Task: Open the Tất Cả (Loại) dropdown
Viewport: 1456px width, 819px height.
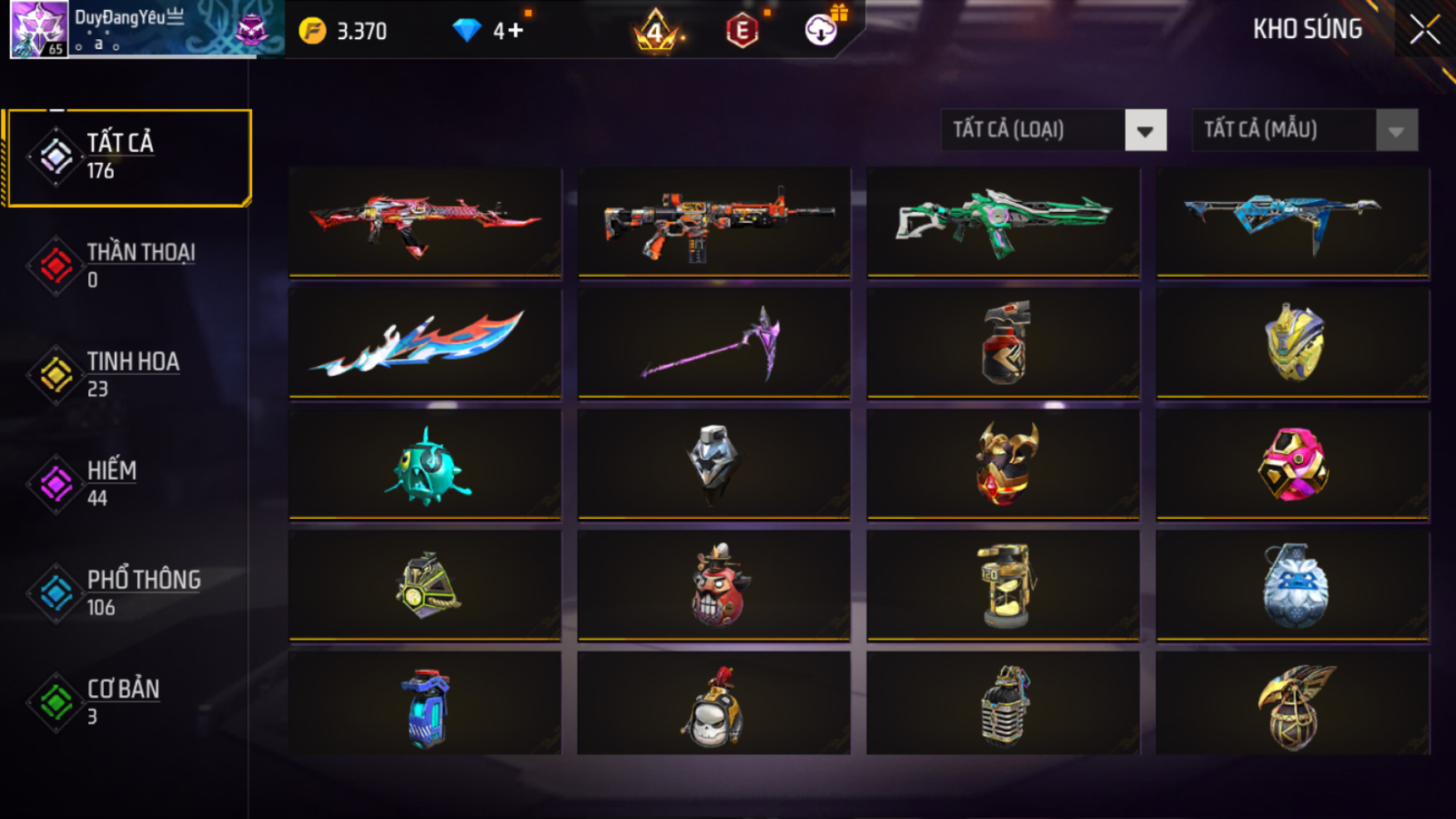Action: click(x=1054, y=131)
